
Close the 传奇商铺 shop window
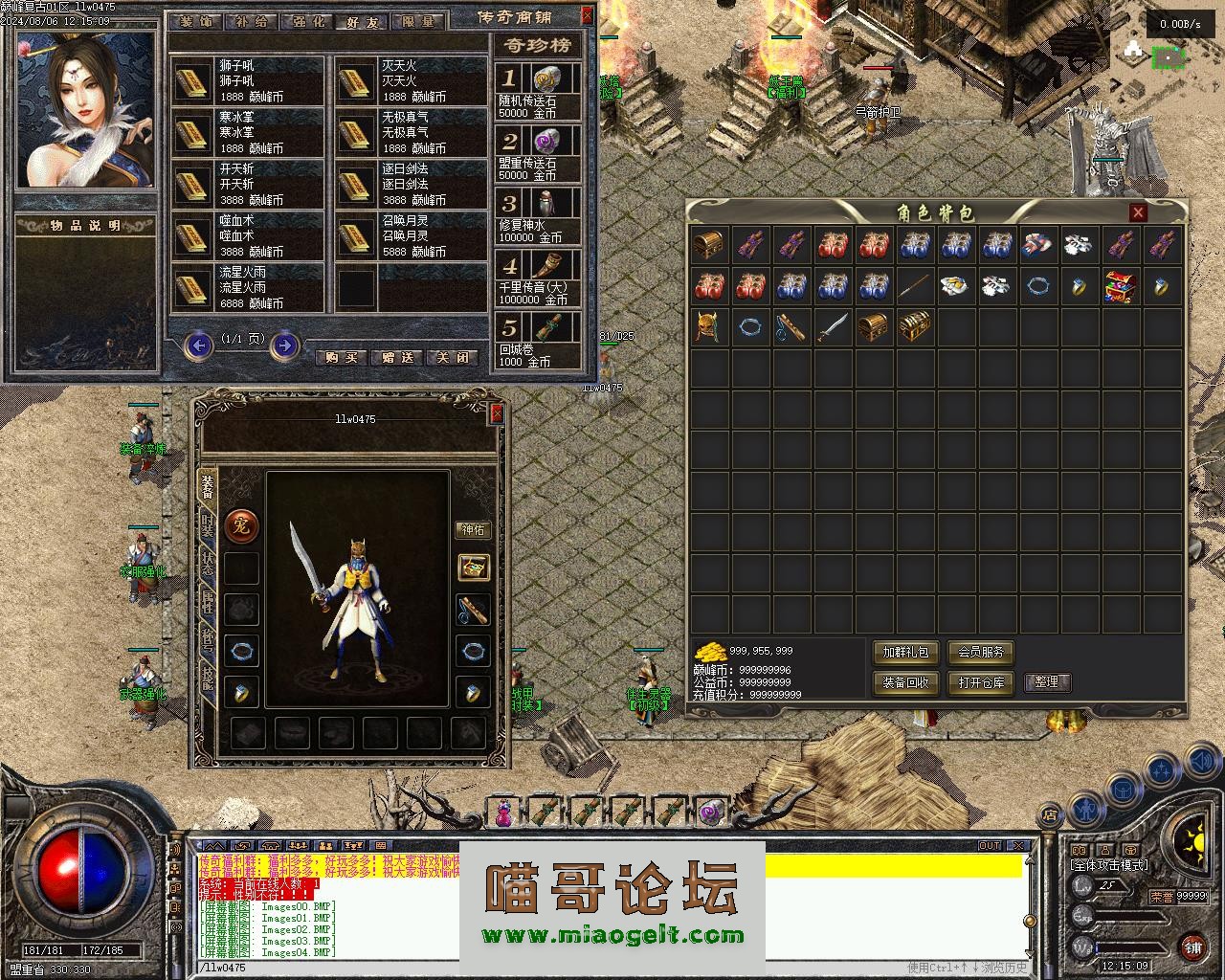click(x=587, y=16)
